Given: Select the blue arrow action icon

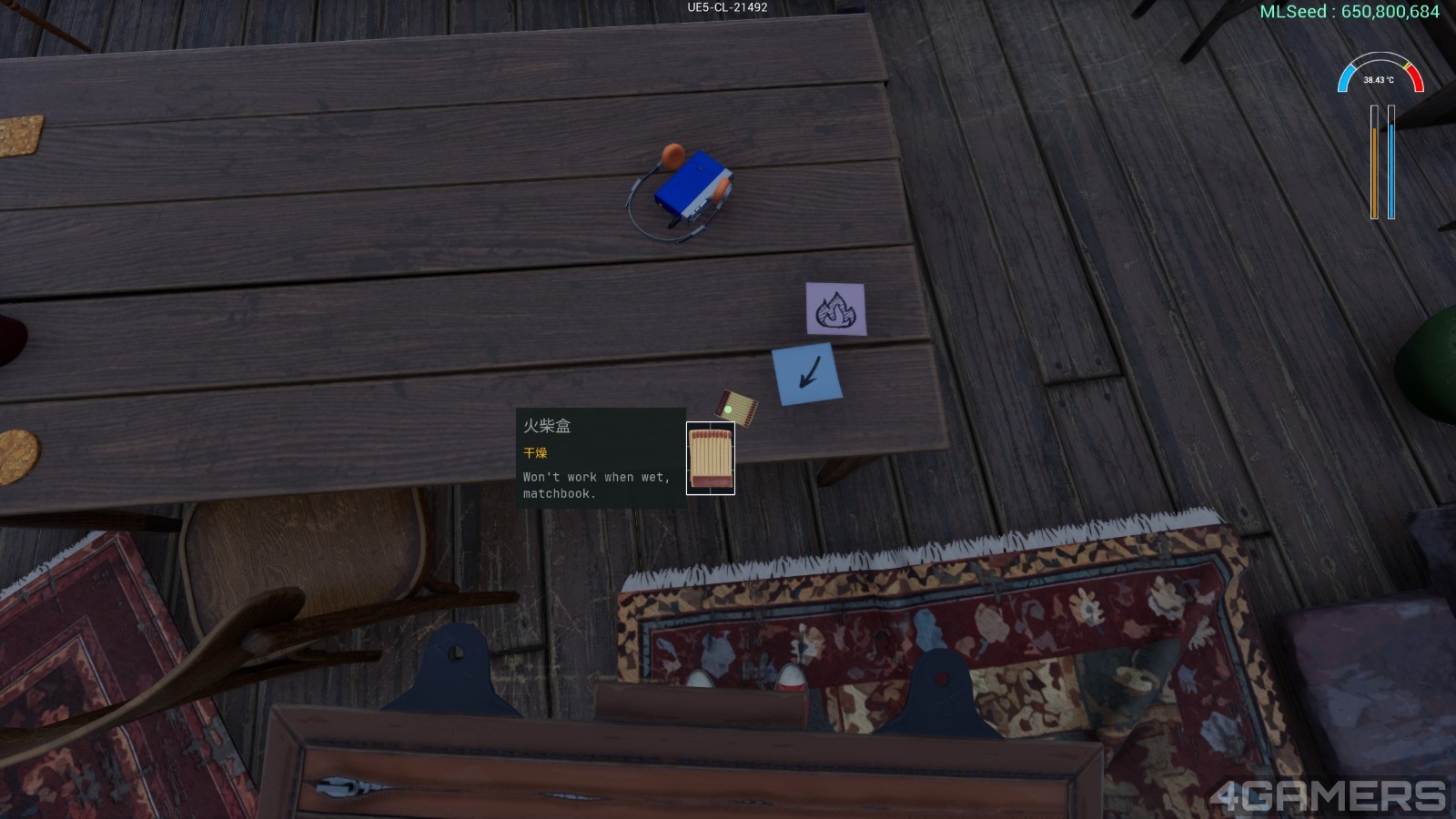Looking at the screenshot, I should (x=807, y=373).
